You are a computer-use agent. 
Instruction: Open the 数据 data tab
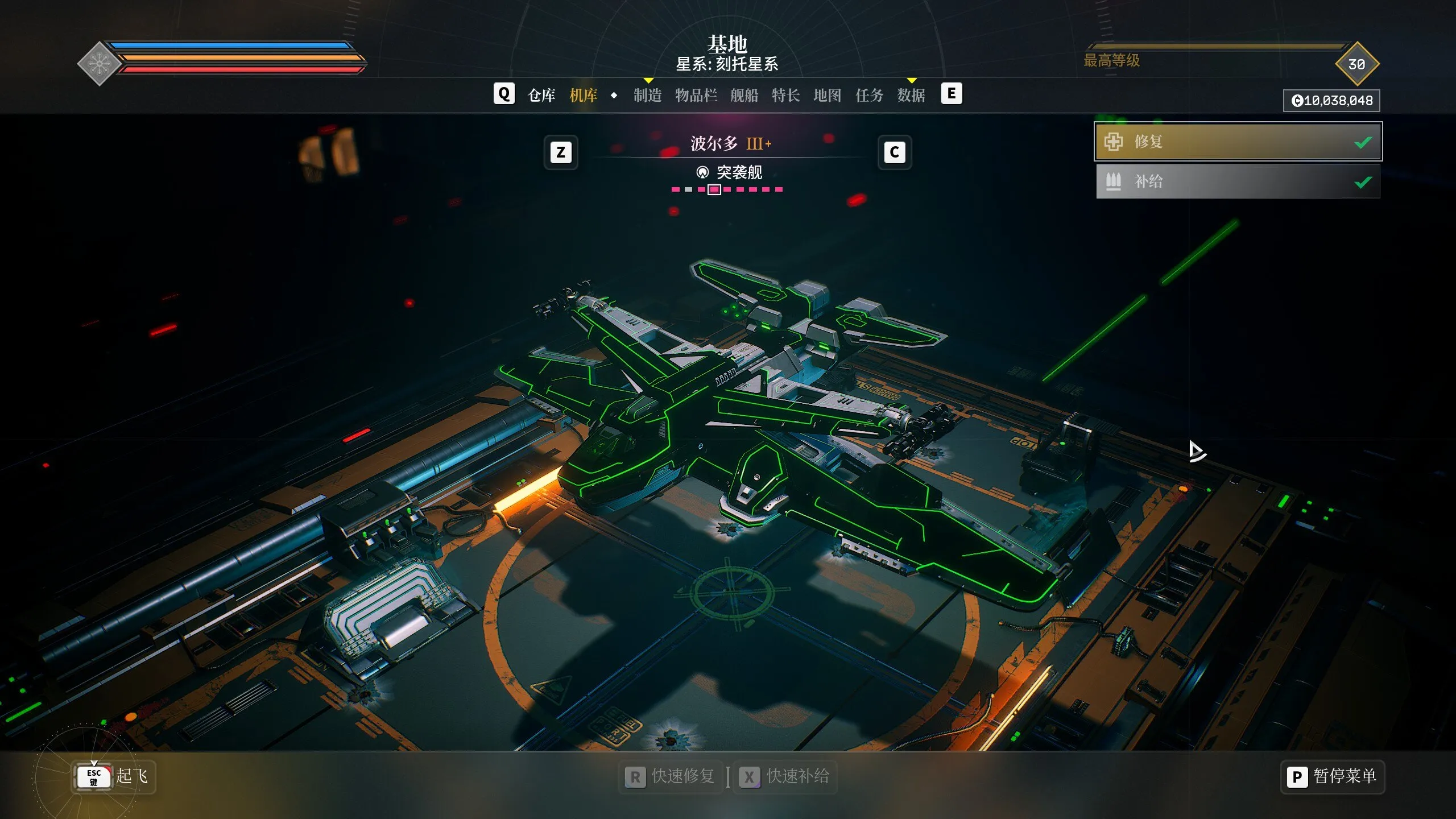pos(911,95)
